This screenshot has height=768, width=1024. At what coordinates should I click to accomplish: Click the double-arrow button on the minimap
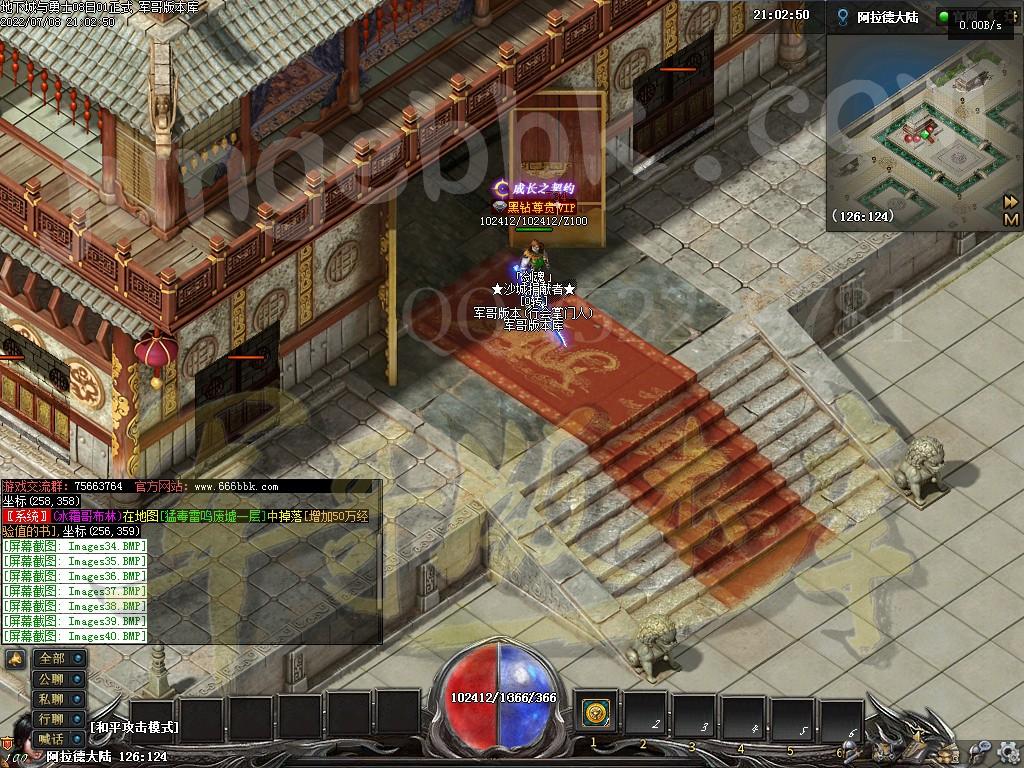pos(1011,201)
